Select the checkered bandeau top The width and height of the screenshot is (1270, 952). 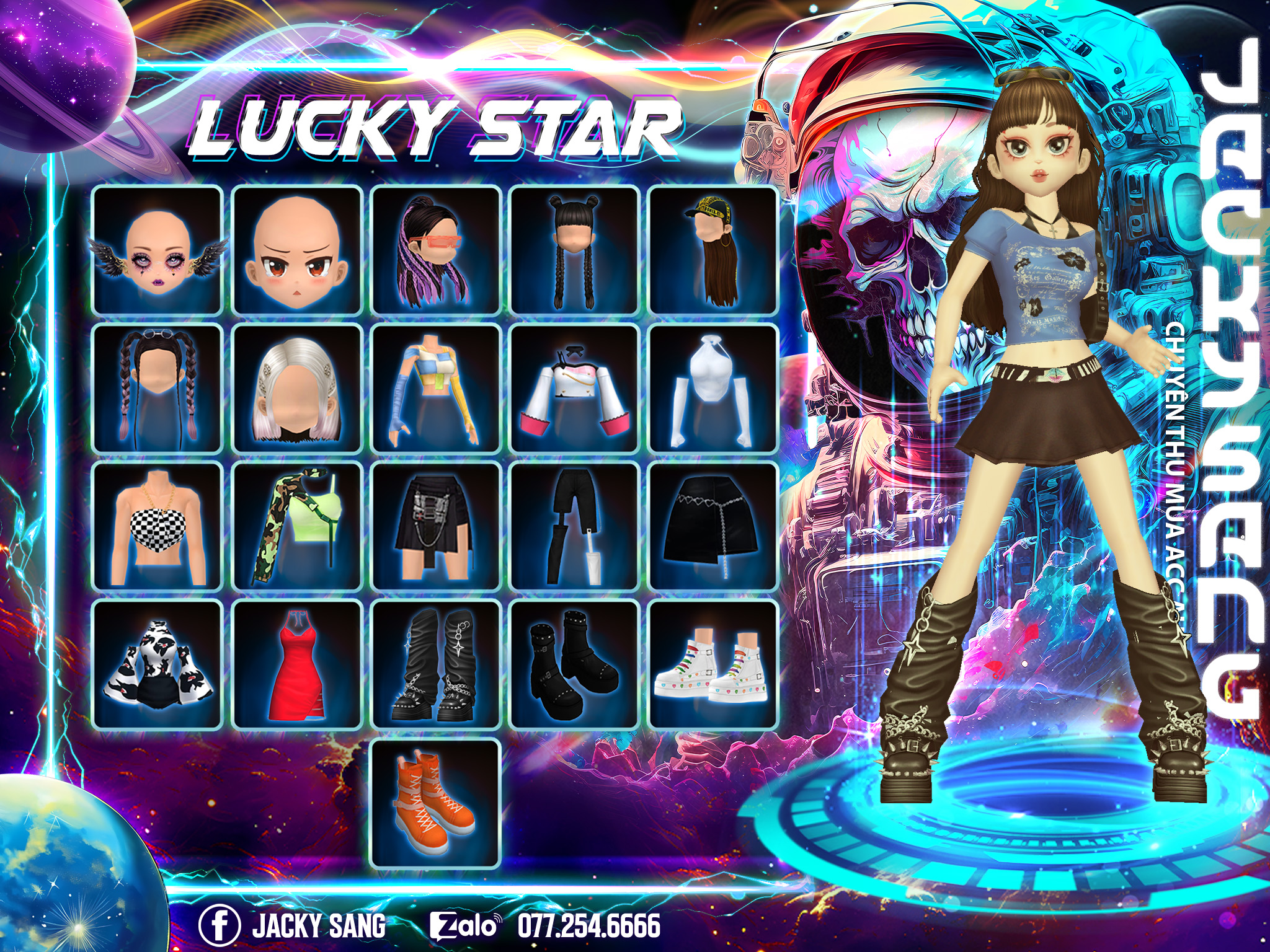tap(158, 526)
